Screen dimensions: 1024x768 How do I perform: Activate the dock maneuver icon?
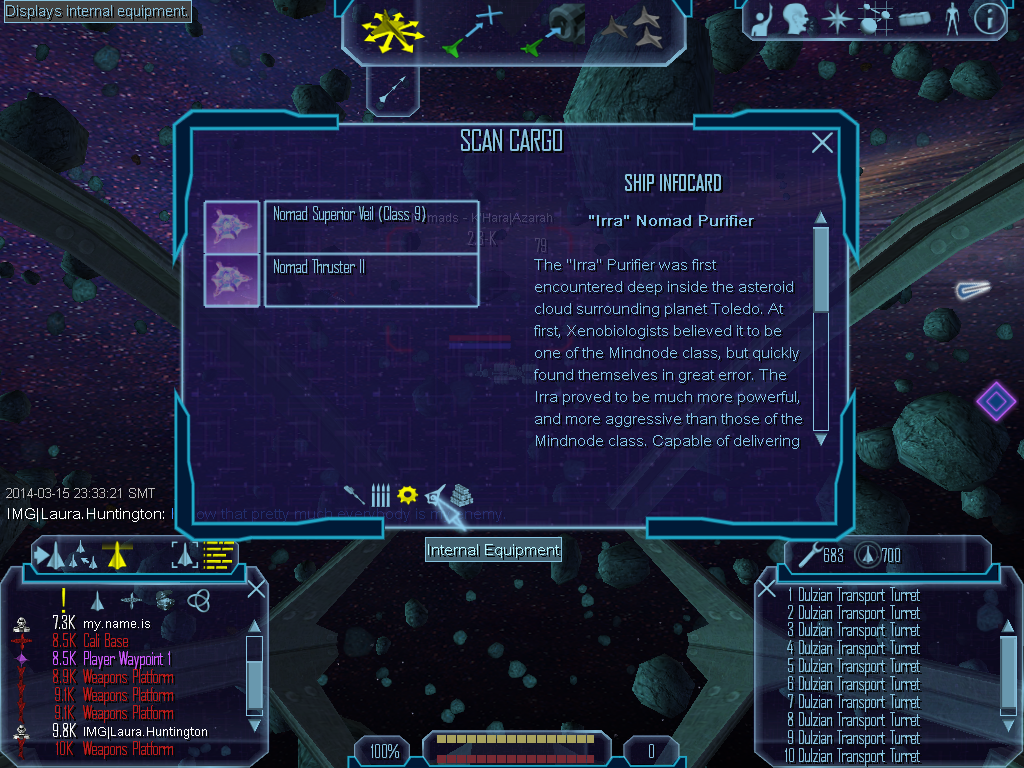553,30
